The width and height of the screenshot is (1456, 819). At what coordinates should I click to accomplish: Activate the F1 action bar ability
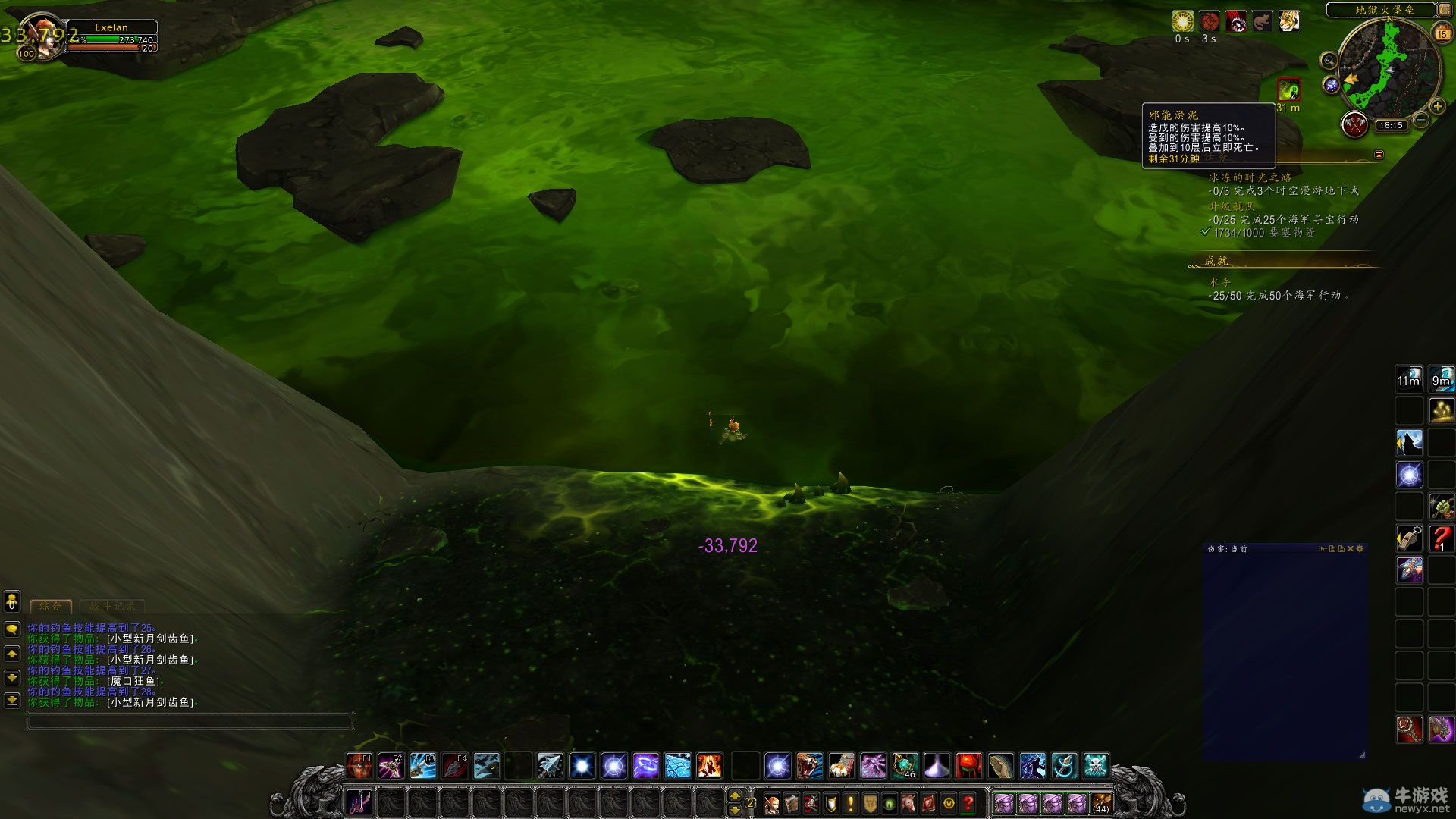[x=359, y=766]
